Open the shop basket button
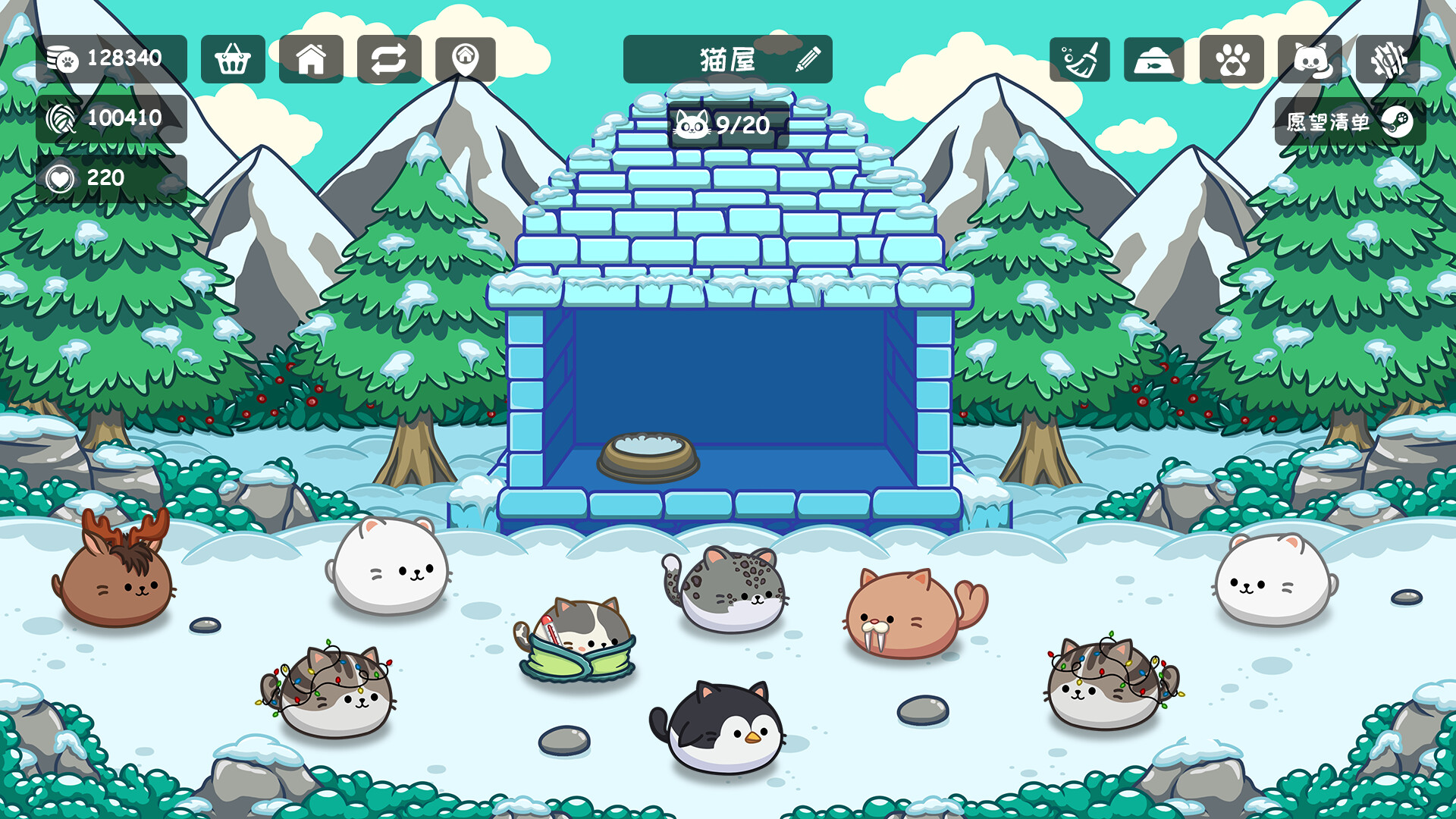Image resolution: width=1456 pixels, height=819 pixels. point(233,59)
